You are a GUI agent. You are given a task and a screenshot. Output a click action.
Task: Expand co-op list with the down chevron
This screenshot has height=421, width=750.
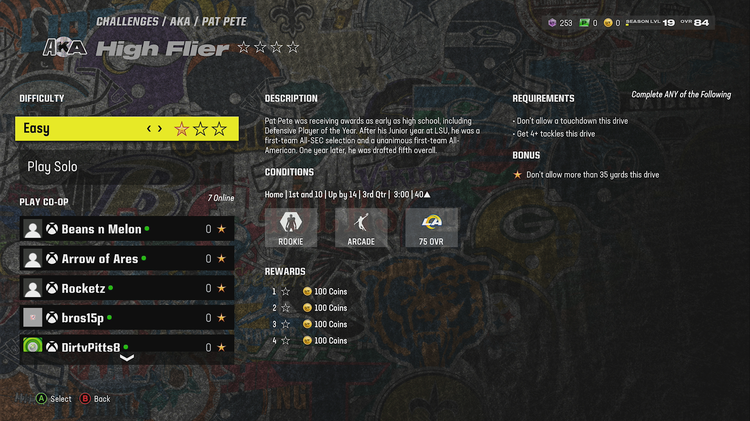coord(127,358)
